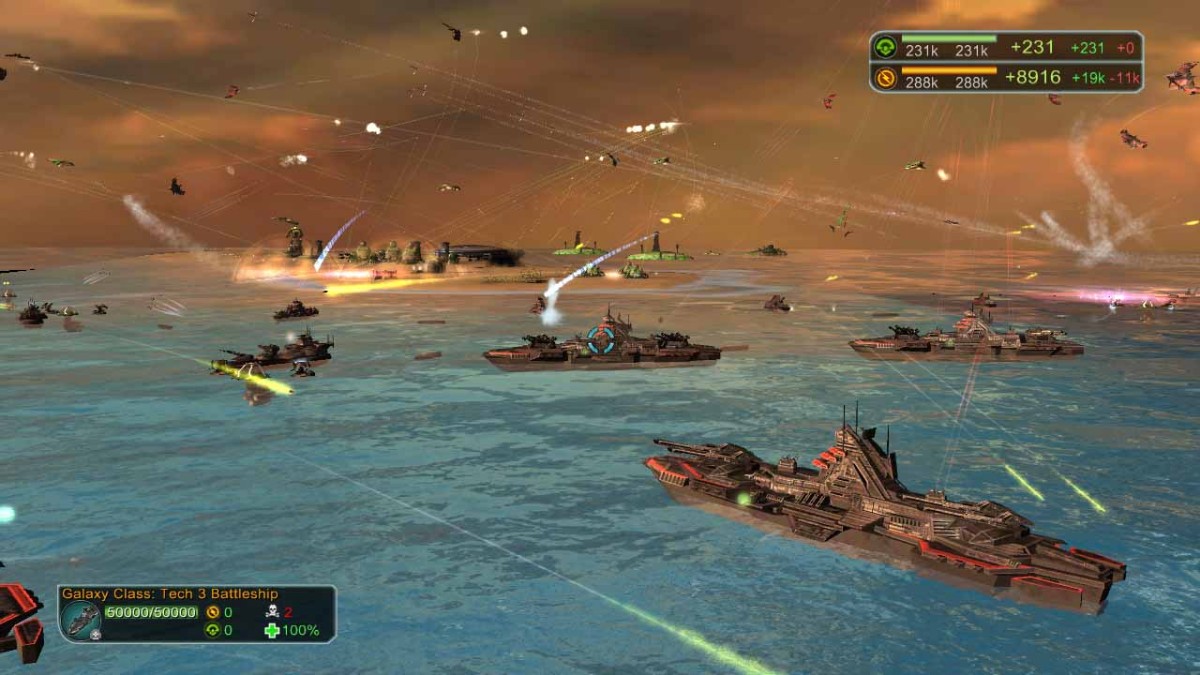Click the green mass resource icon

[885, 47]
